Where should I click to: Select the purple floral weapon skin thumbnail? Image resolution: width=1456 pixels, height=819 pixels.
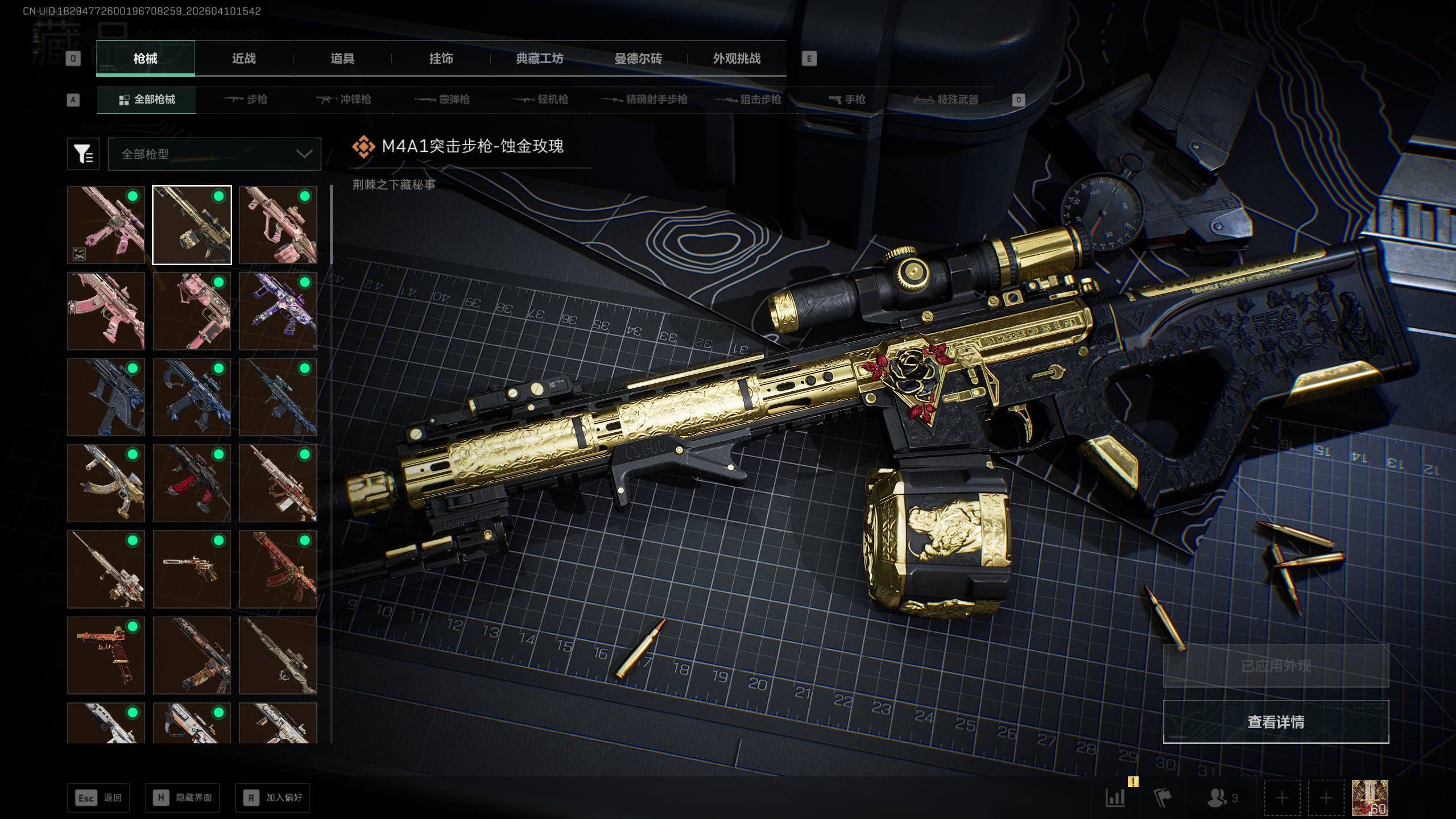pyautogui.click(x=278, y=311)
